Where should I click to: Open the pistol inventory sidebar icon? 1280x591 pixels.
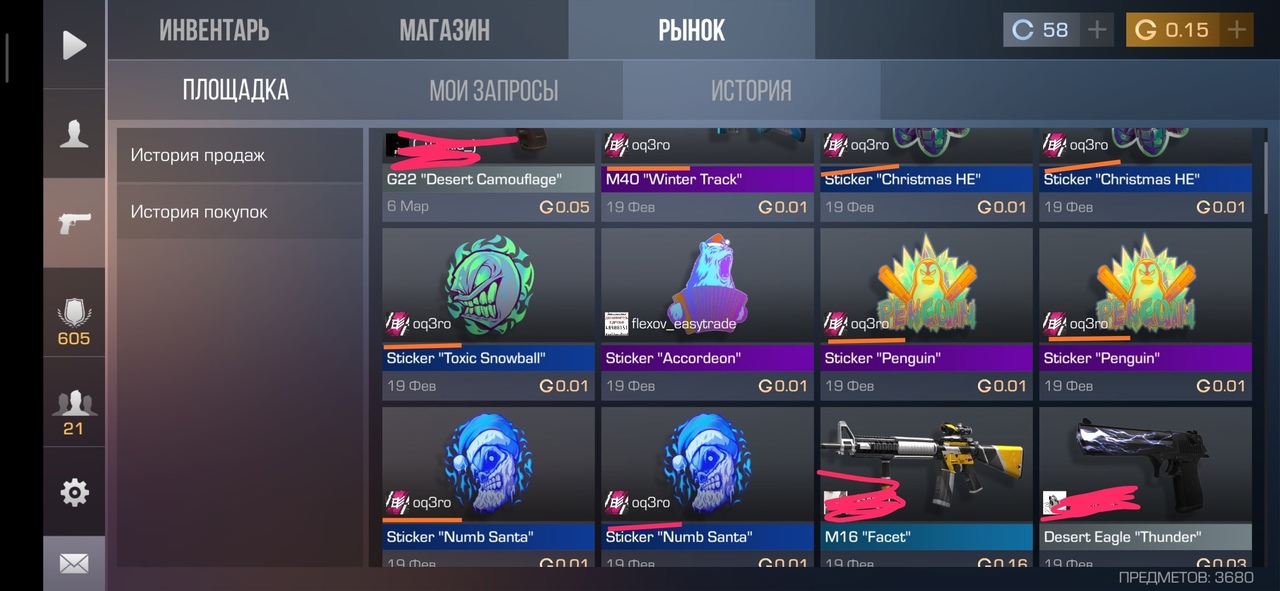click(x=74, y=223)
